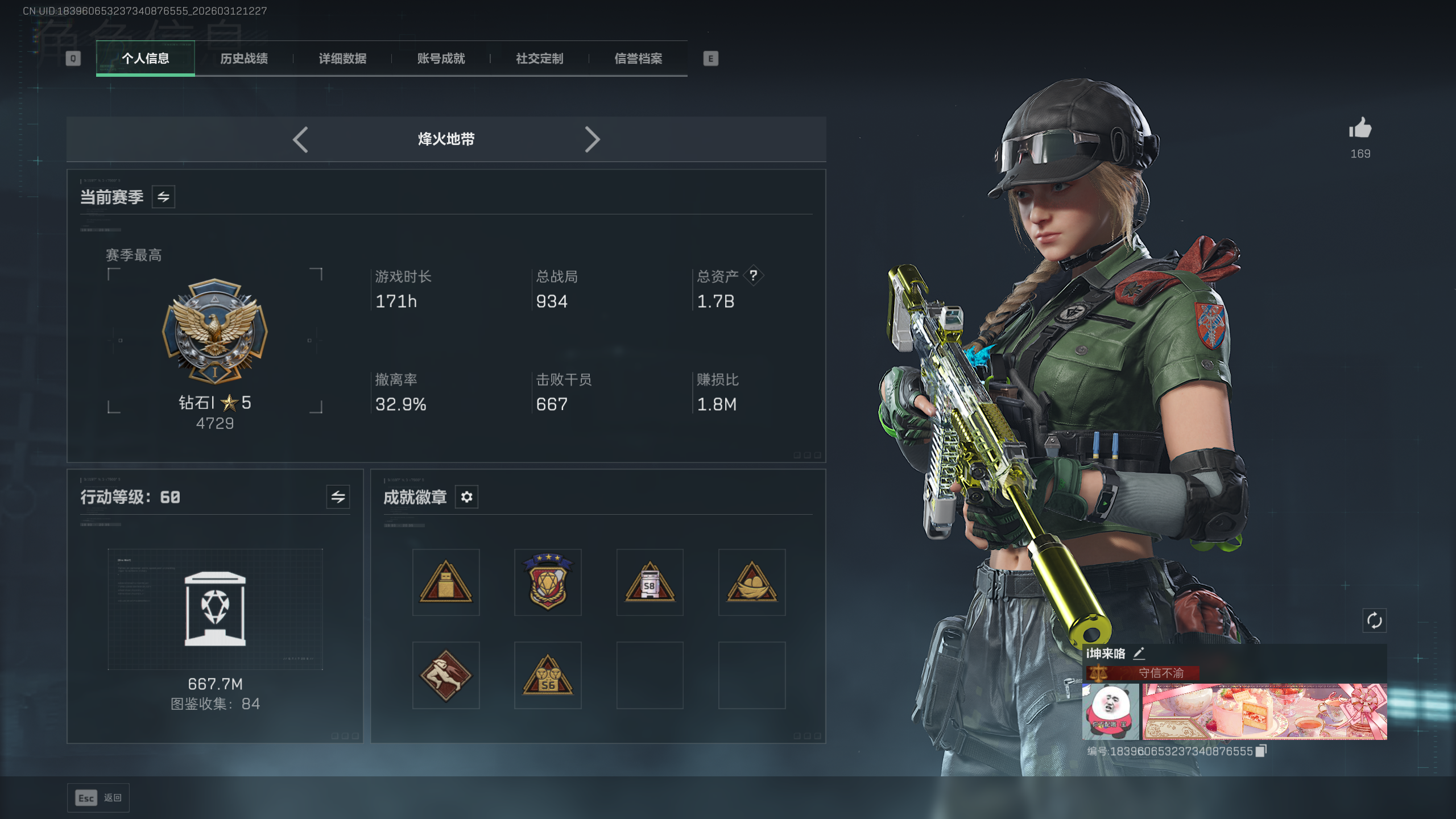Click the right arrow beside 烽火地带
Image resolution: width=1456 pixels, height=819 pixels.
click(x=592, y=139)
